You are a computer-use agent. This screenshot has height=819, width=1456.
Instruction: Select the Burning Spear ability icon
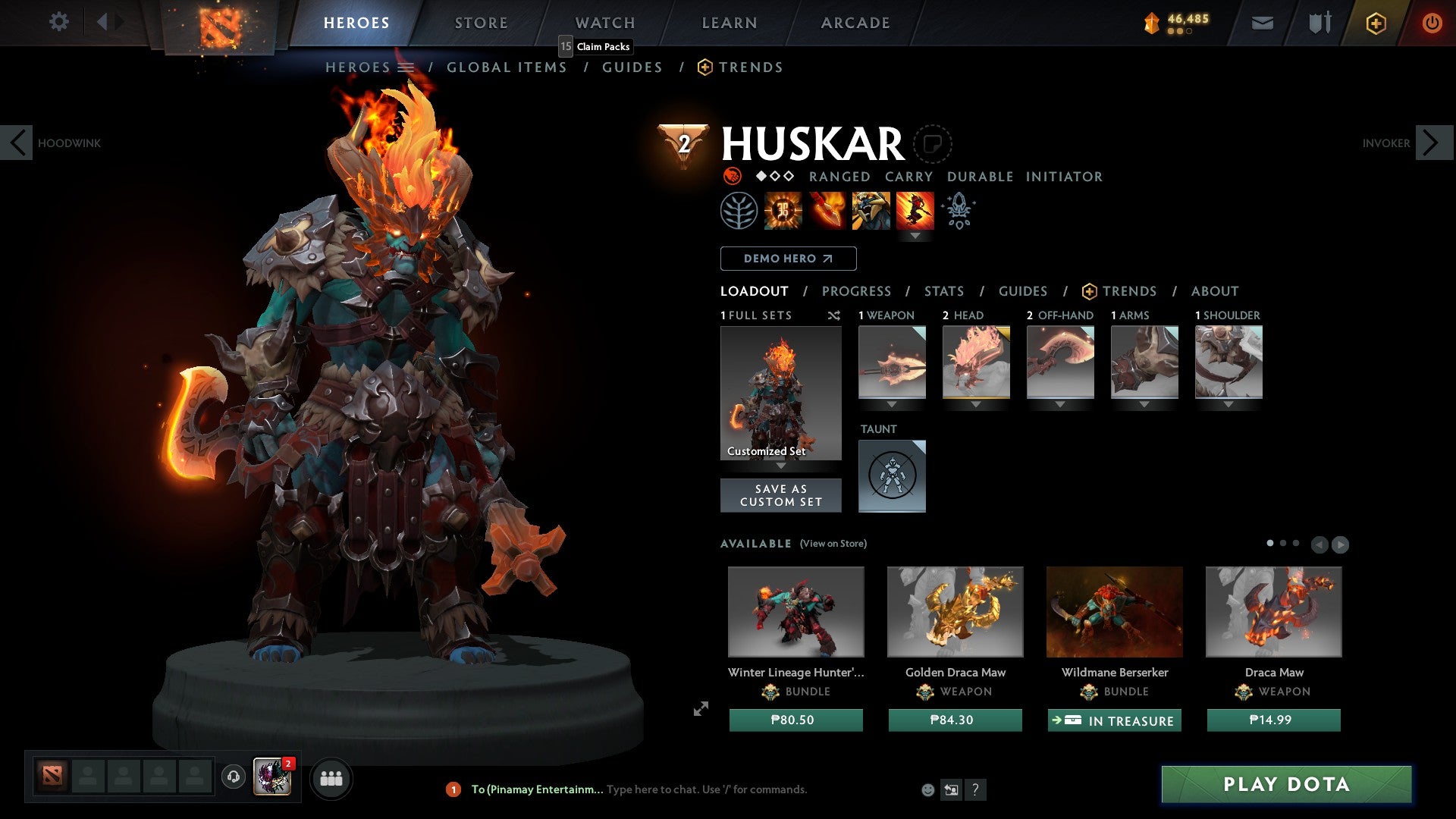(826, 211)
